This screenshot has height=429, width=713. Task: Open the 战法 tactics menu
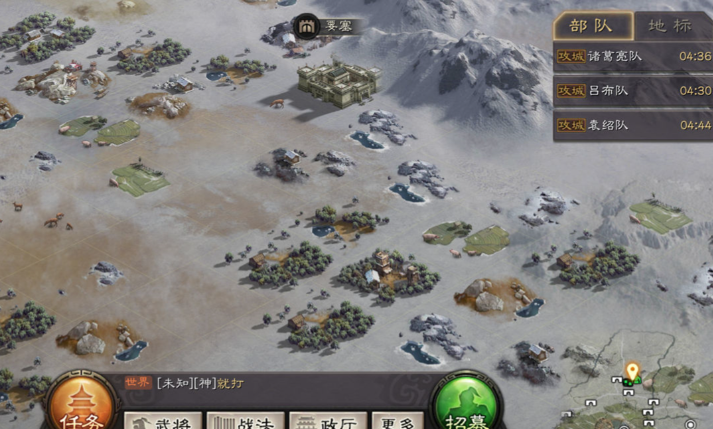245,421
